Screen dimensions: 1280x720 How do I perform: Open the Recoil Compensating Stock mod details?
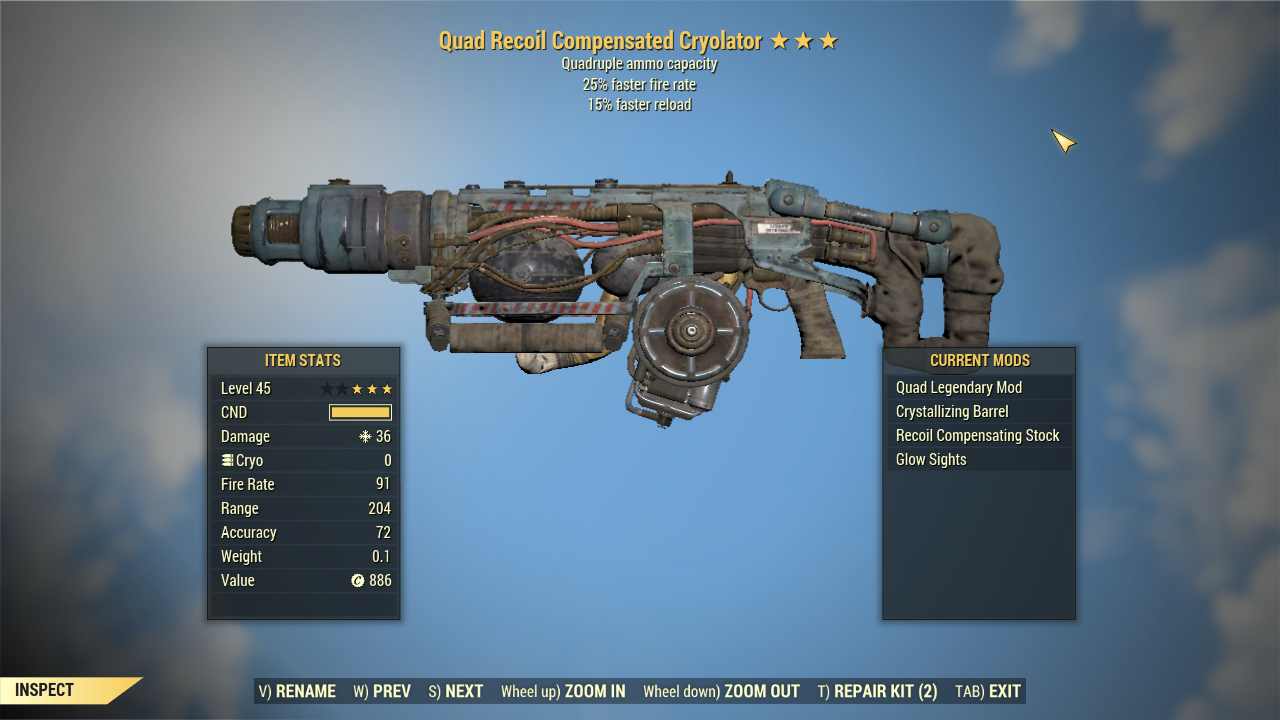978,435
